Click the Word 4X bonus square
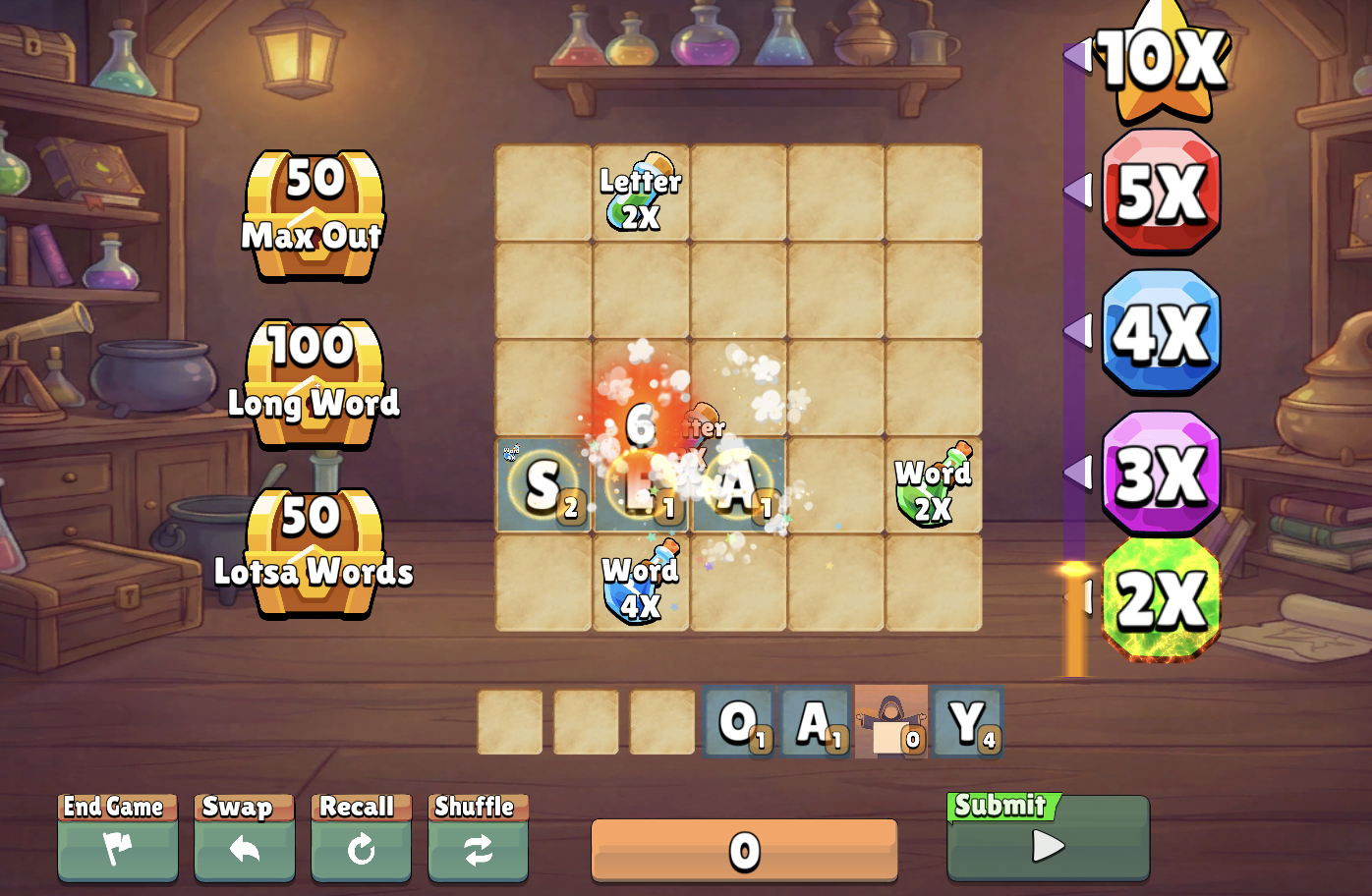1372x896 pixels. point(641,583)
